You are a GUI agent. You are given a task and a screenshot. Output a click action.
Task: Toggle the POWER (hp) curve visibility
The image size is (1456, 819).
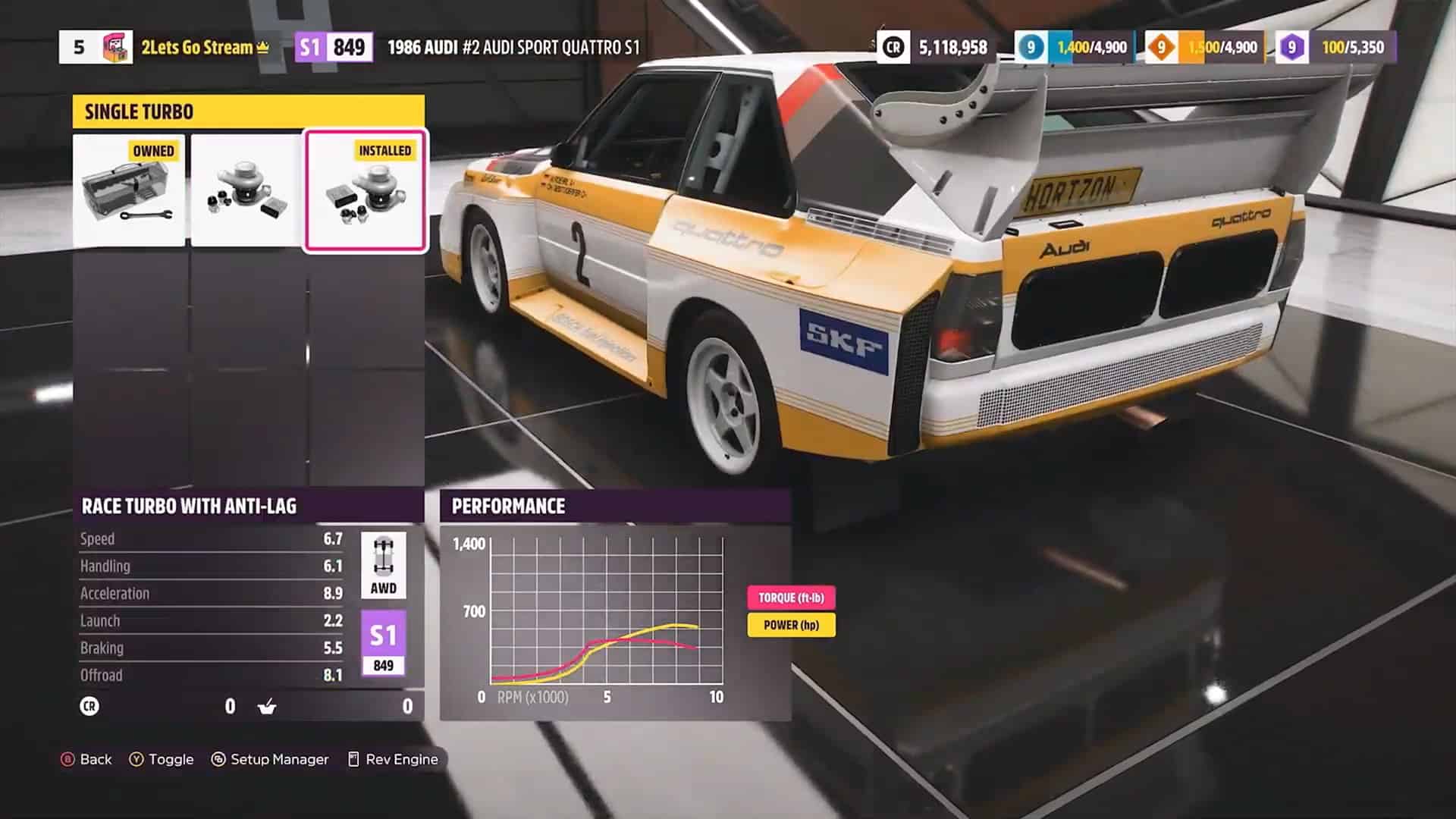coord(791,626)
